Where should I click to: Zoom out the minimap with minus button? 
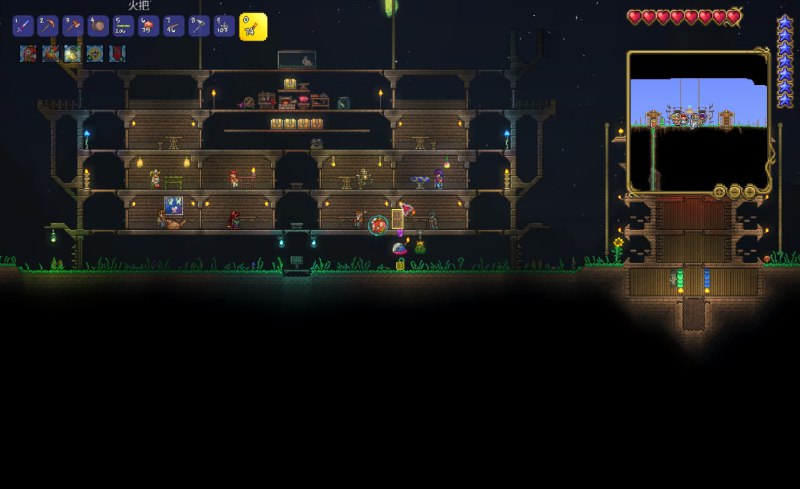[x=734, y=191]
